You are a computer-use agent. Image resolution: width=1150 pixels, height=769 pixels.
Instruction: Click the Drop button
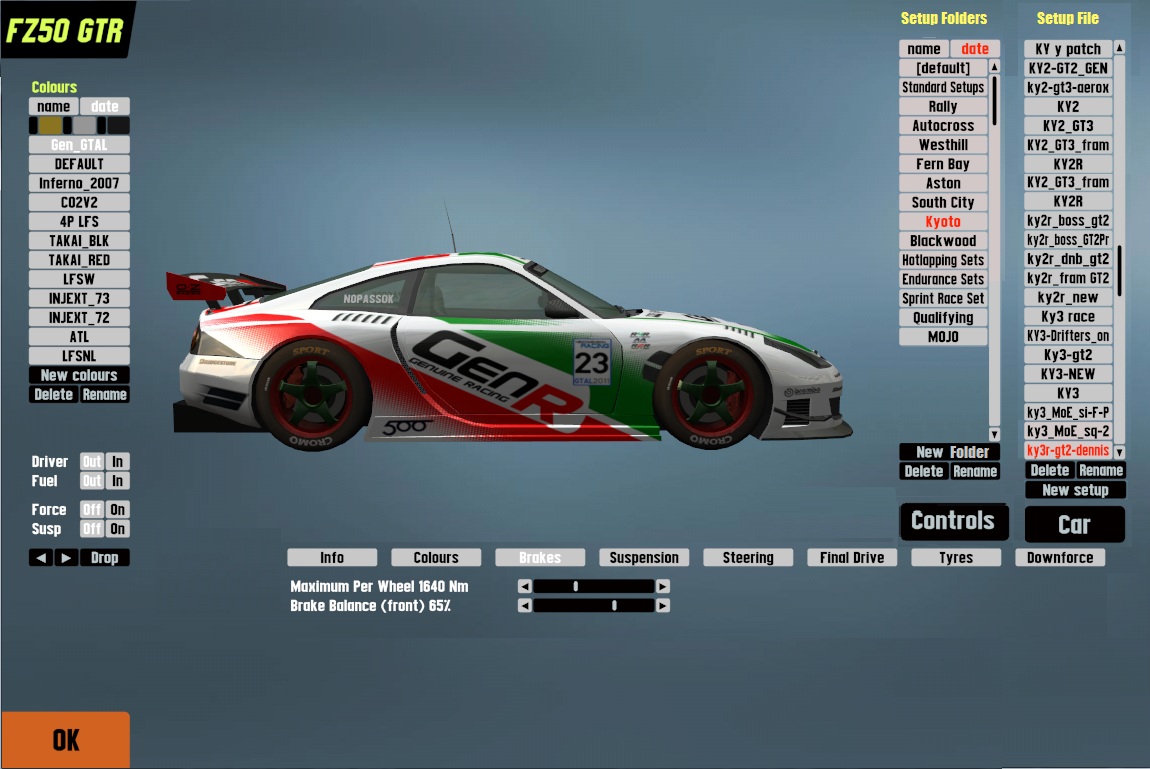tap(104, 558)
